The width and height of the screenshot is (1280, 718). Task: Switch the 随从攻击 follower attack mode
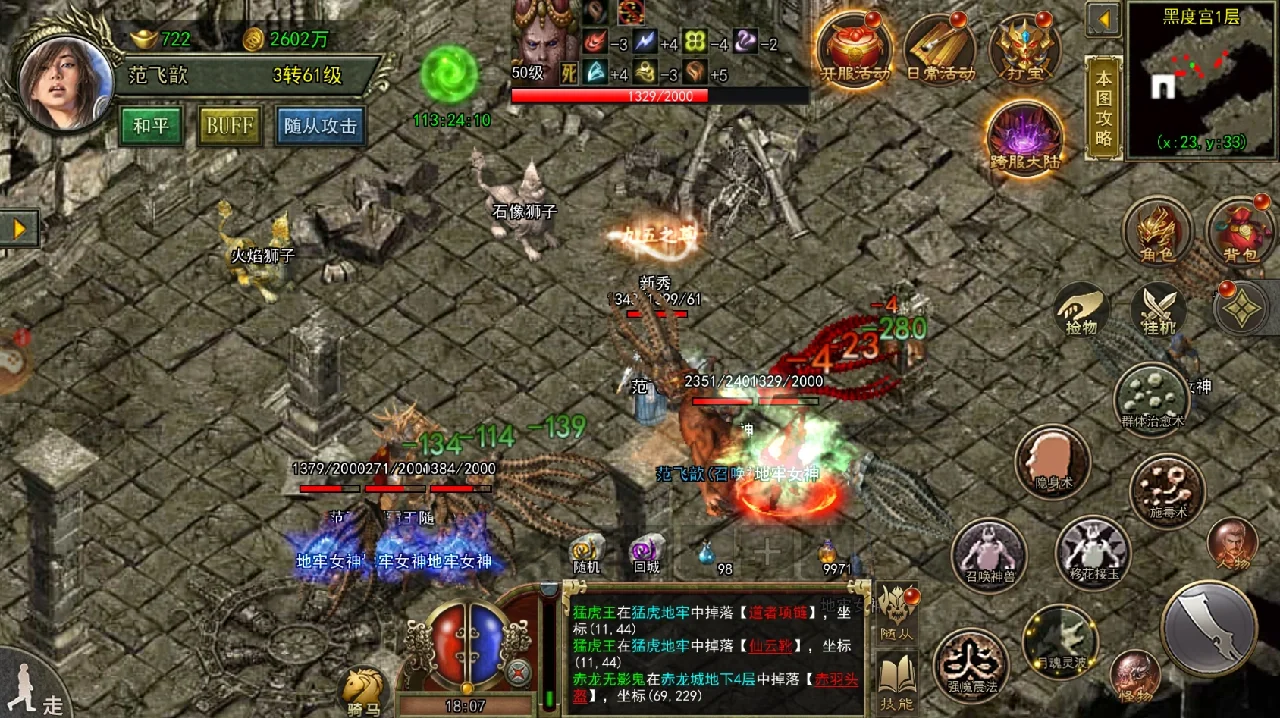tap(320, 126)
